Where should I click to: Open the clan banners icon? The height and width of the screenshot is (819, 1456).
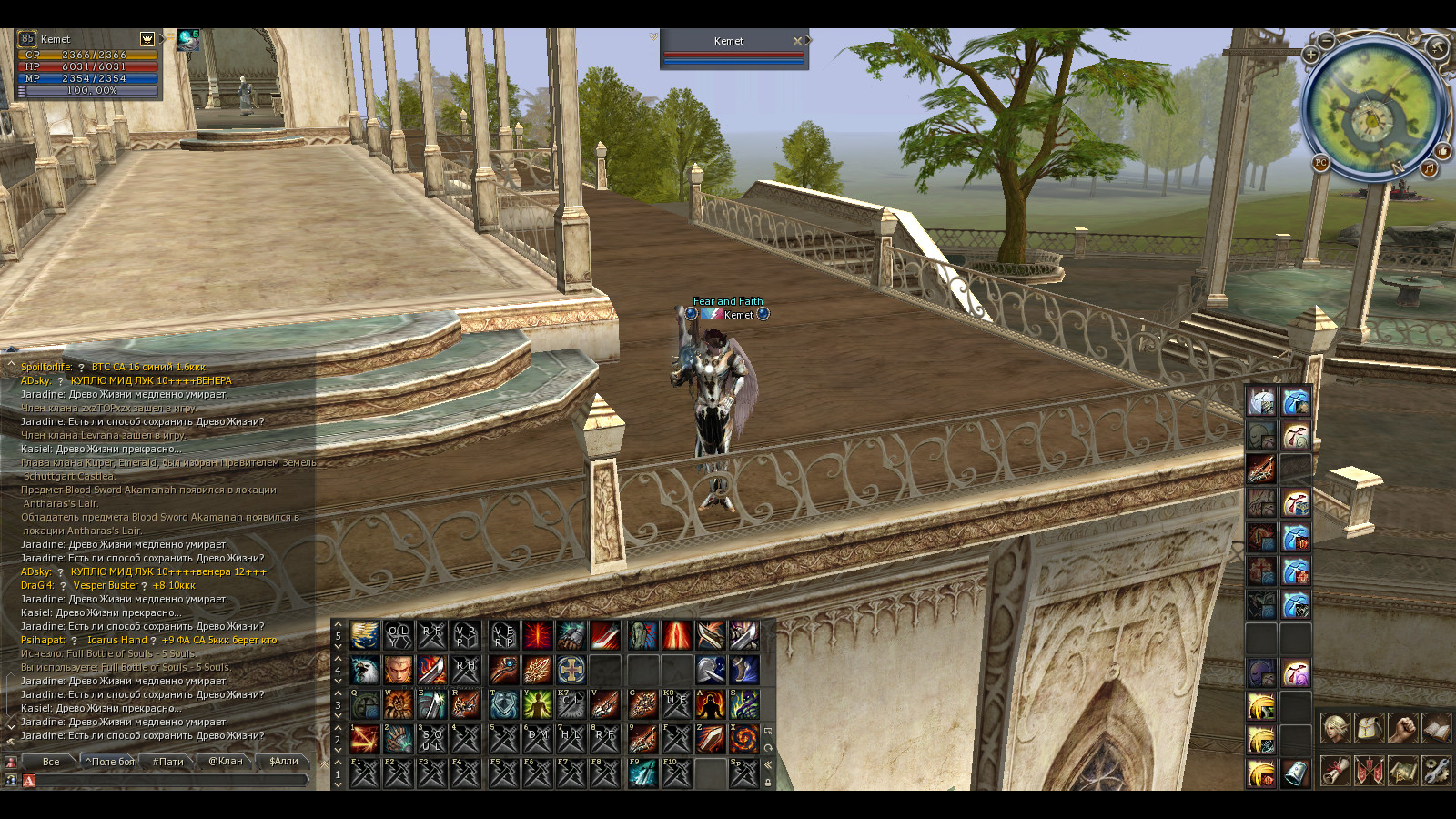[1369, 771]
